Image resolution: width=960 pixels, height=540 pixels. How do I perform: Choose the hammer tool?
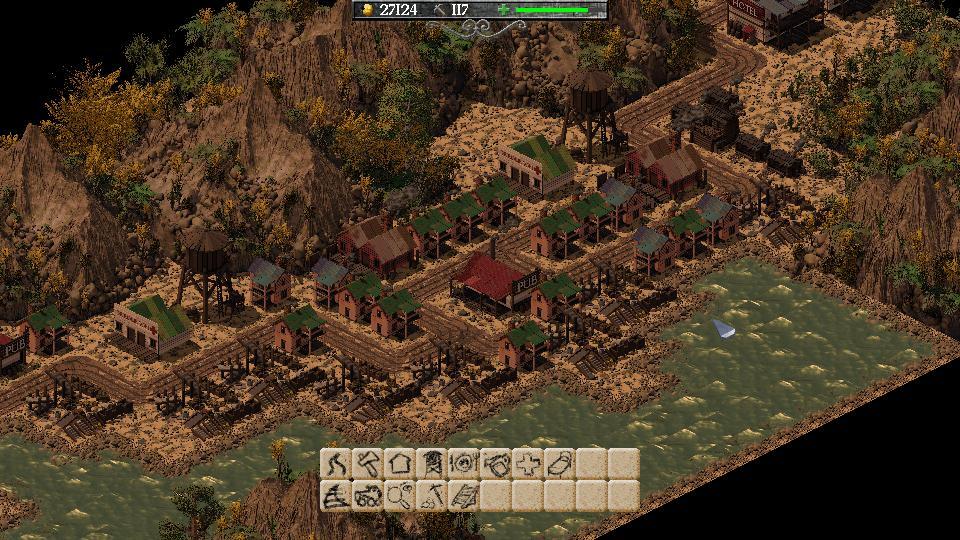(367, 464)
